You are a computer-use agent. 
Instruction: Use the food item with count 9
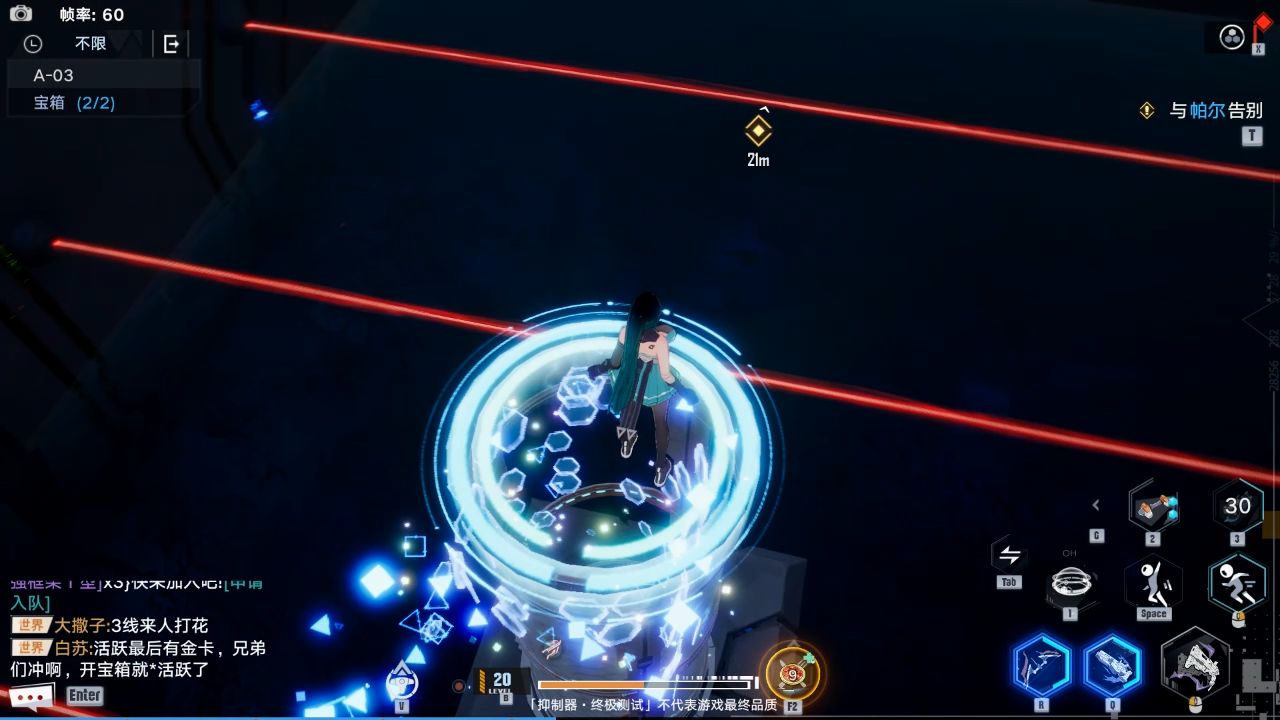(x=791, y=674)
